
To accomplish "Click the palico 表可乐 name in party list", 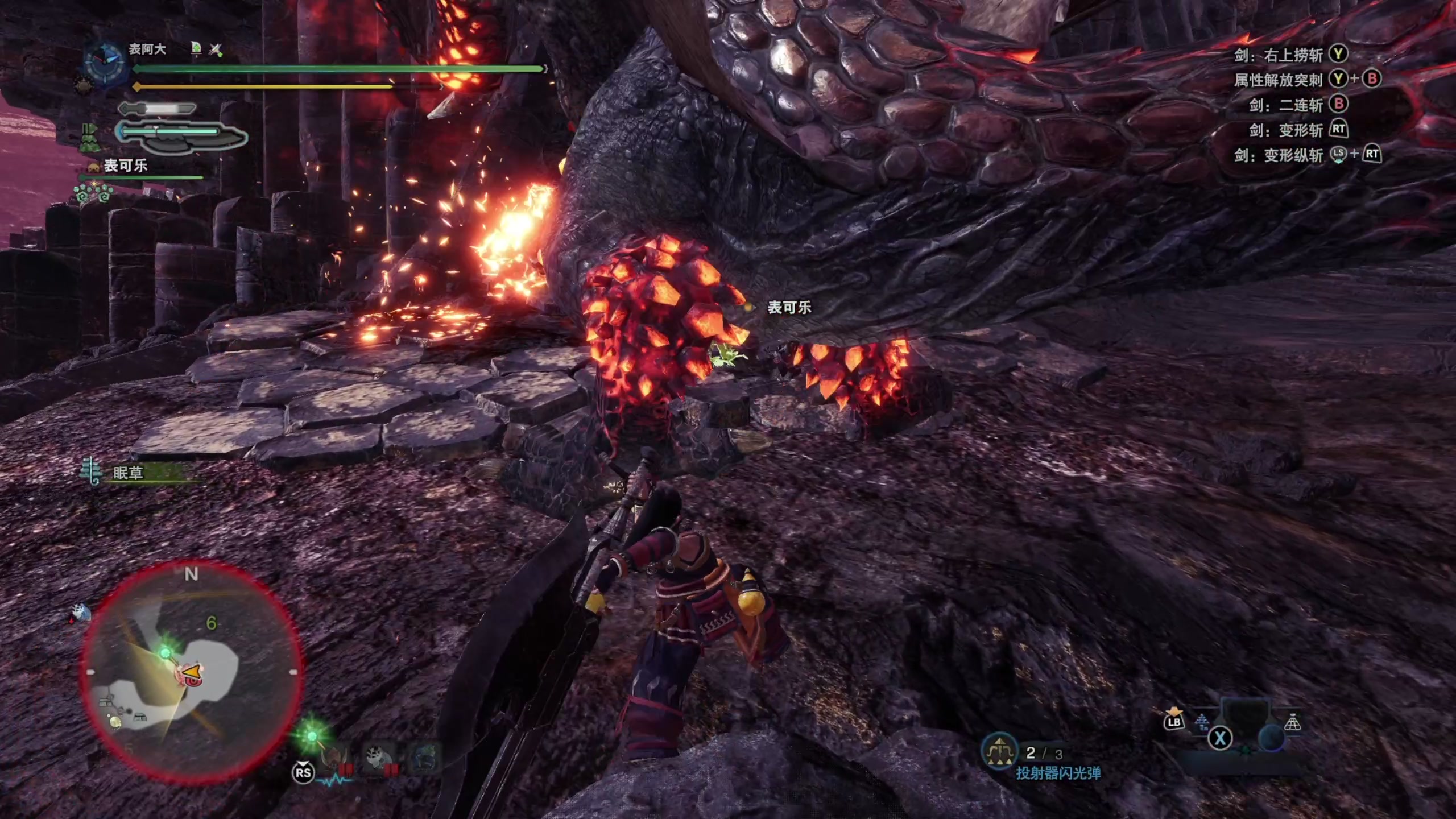I will click(x=125, y=166).
